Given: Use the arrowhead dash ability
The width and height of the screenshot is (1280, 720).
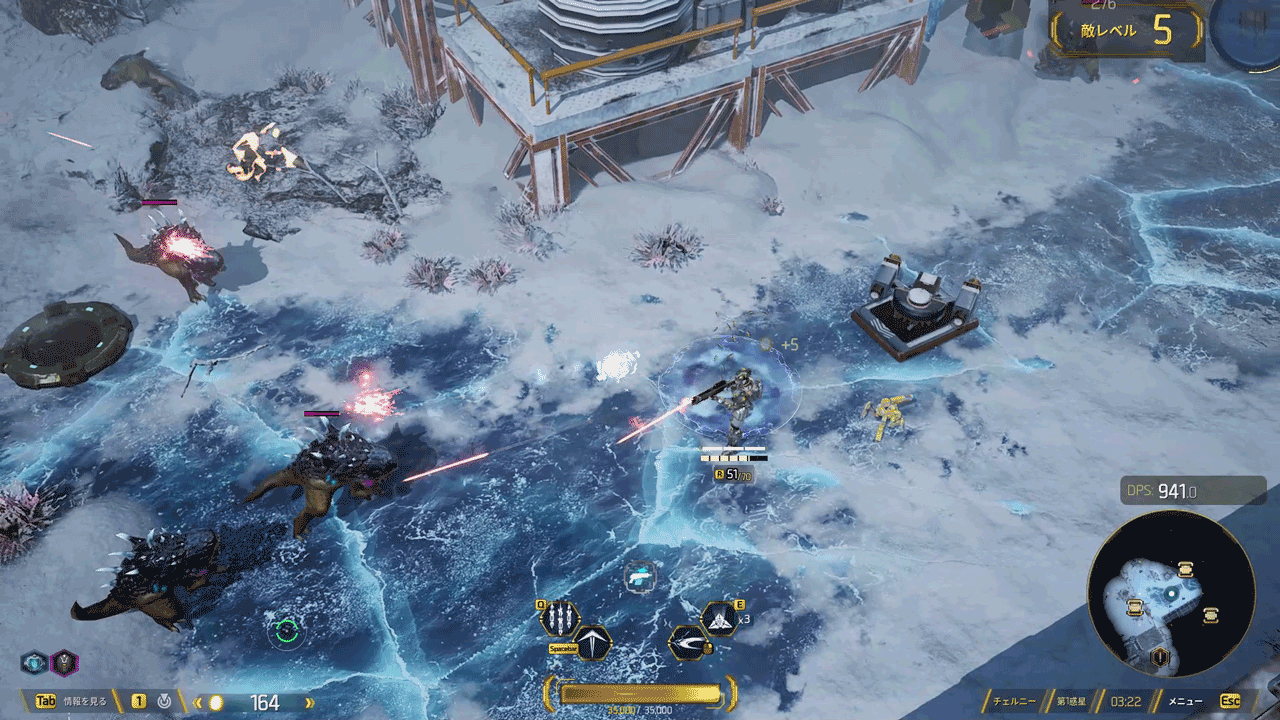Looking at the screenshot, I should tap(592, 642).
